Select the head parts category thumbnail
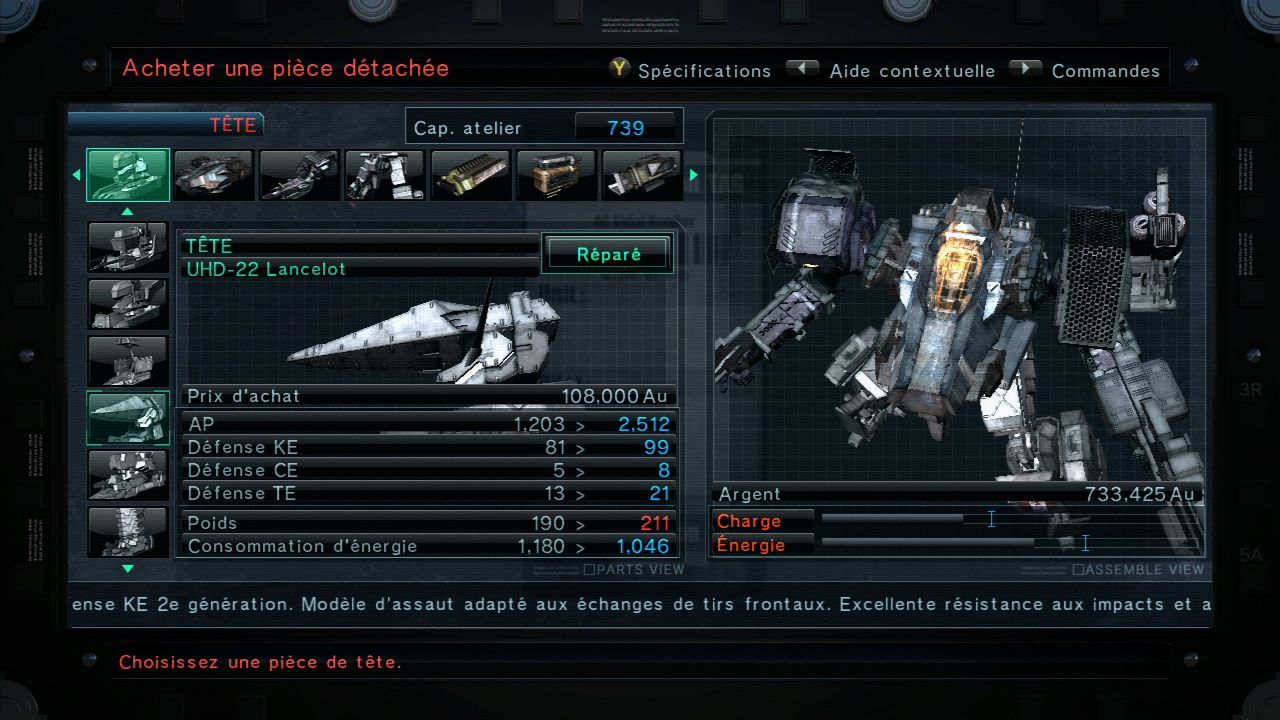Screen dimensions: 1280x720 pyautogui.click(x=128, y=175)
